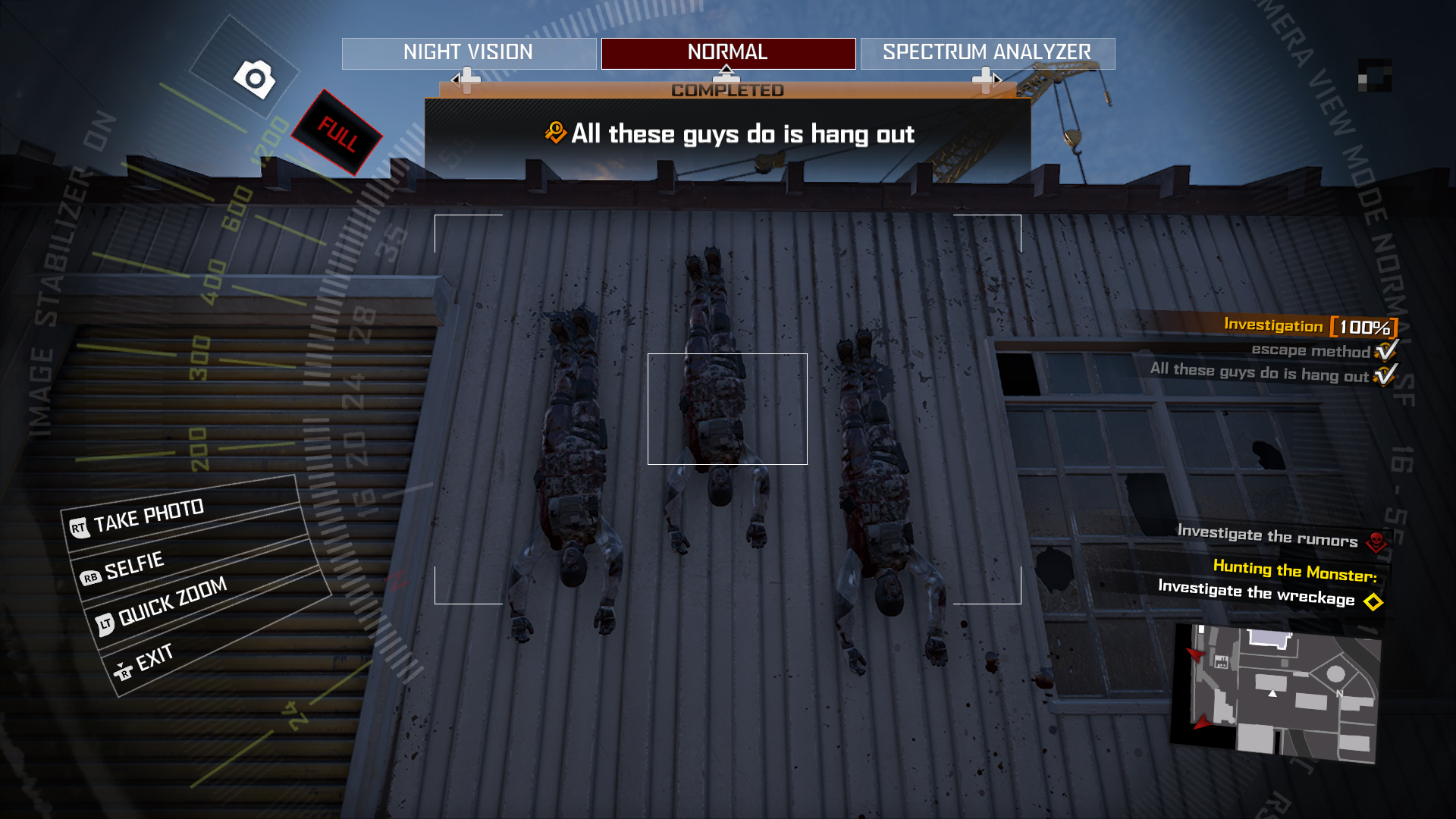Switch to Night Vision camera mode
Viewport: 1456px width, 819px height.
pyautogui.click(x=469, y=53)
